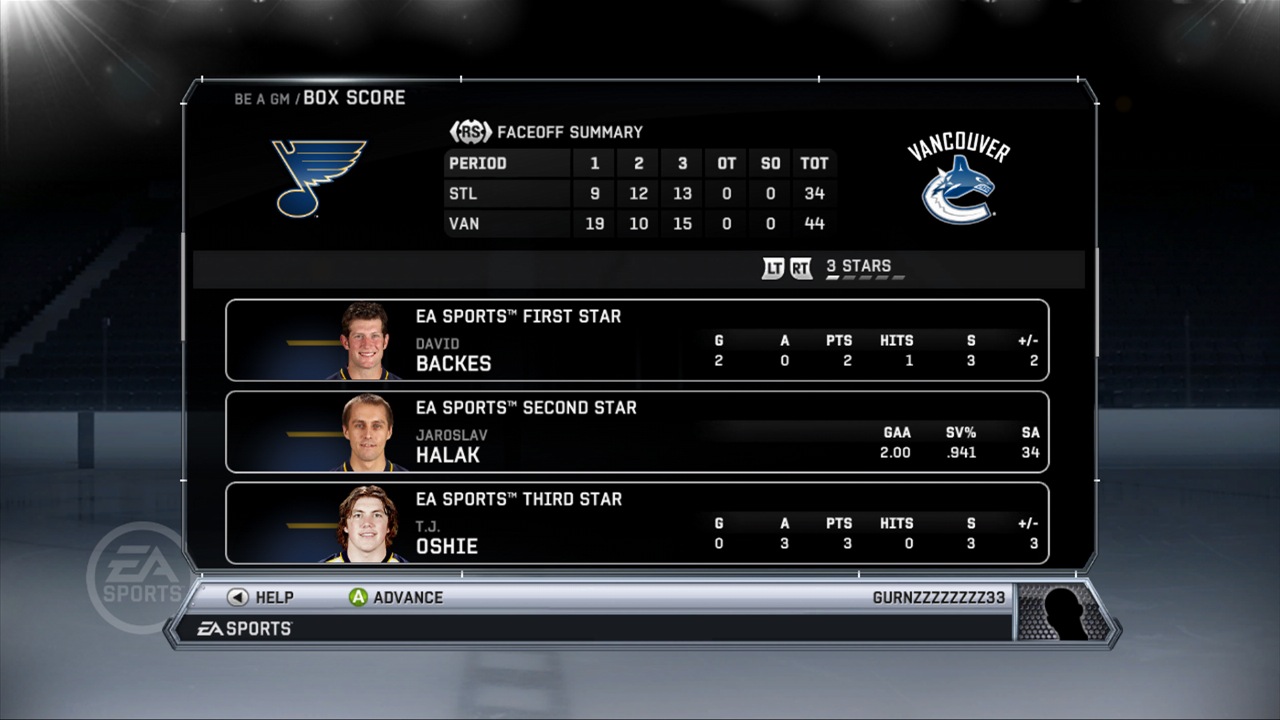1280x720 pixels.
Task: Click David Backes' headshot photo
Action: (363, 340)
